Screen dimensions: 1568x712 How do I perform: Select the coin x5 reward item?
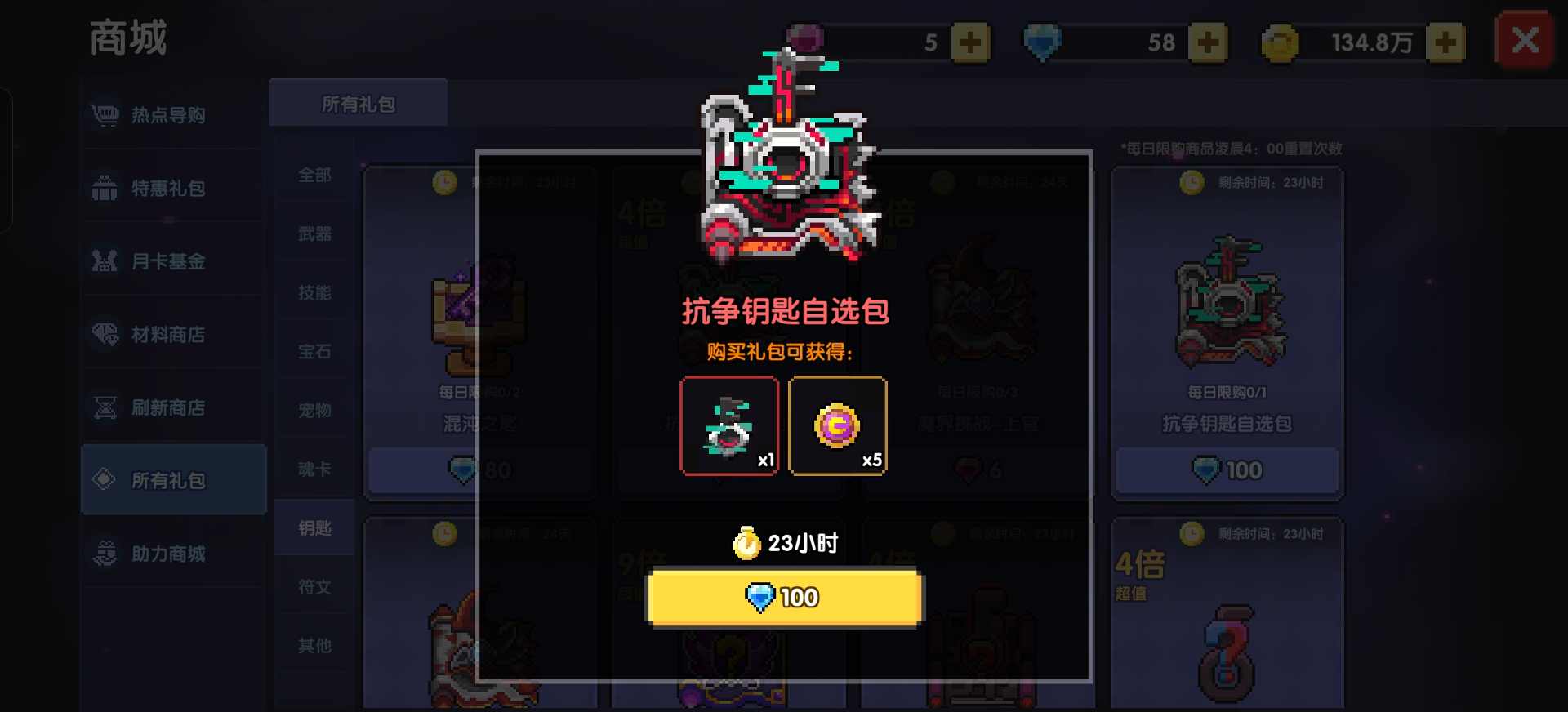point(838,425)
